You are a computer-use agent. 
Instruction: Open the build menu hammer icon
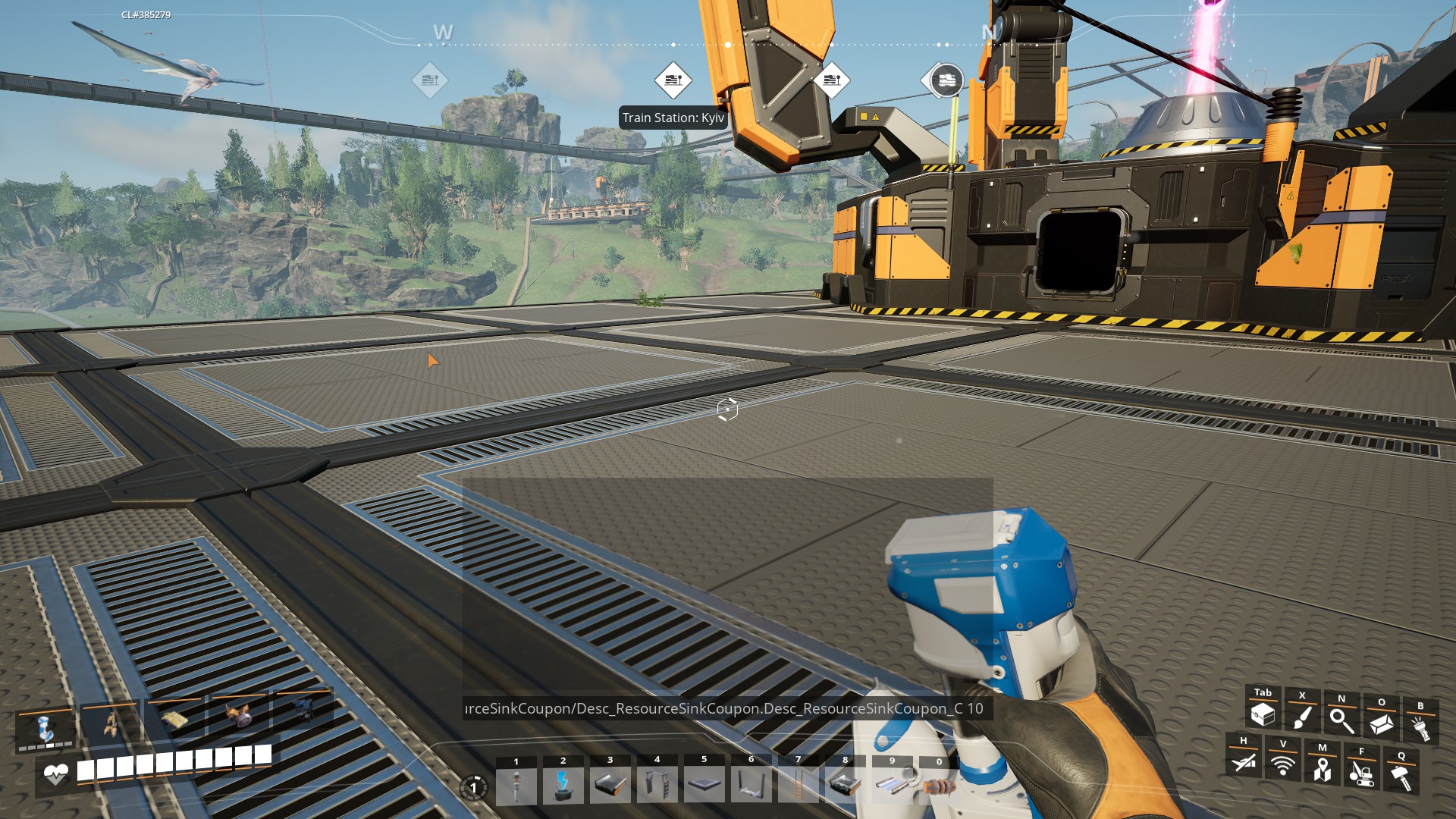pyautogui.click(x=1401, y=777)
